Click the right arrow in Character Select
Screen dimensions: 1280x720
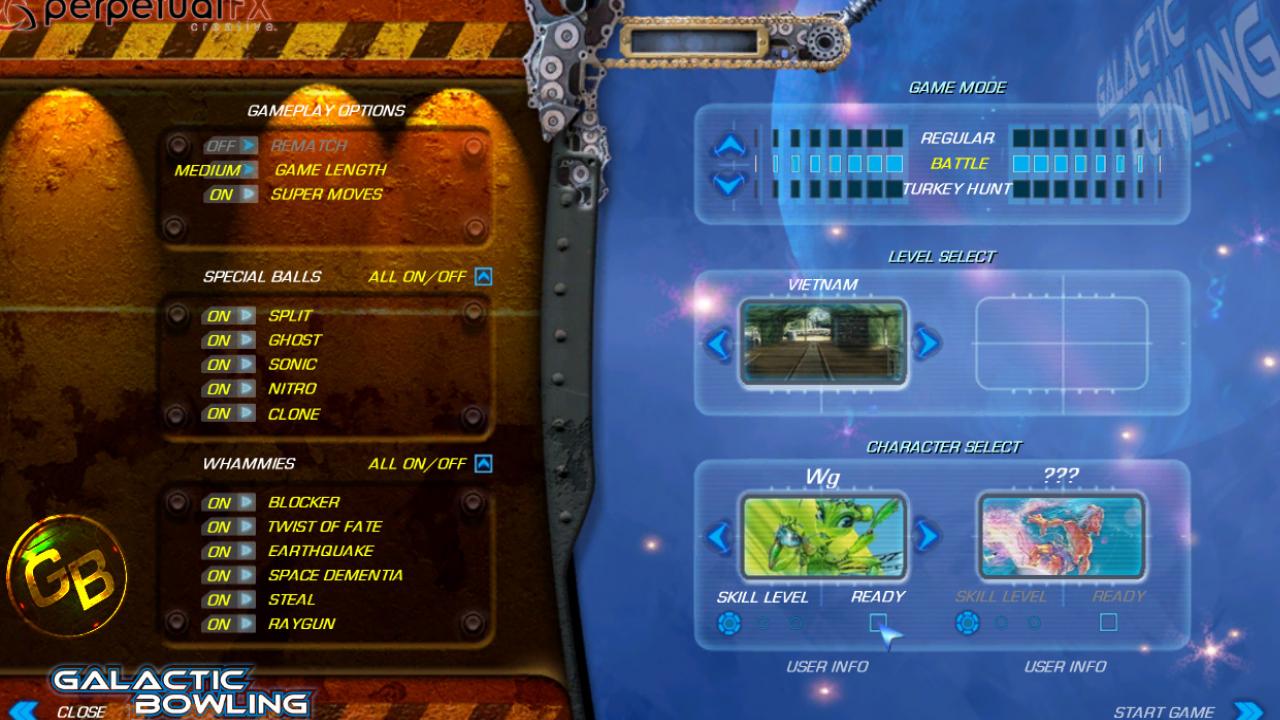(925, 536)
